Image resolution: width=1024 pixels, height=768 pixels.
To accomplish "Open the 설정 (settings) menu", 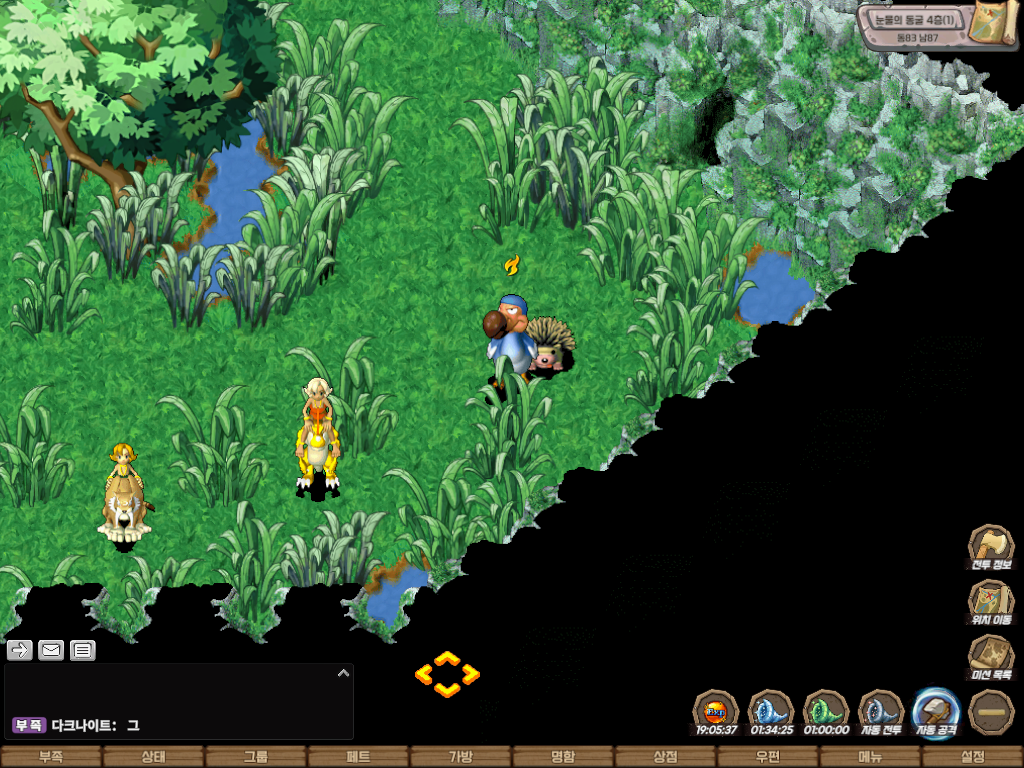I will (x=972, y=757).
